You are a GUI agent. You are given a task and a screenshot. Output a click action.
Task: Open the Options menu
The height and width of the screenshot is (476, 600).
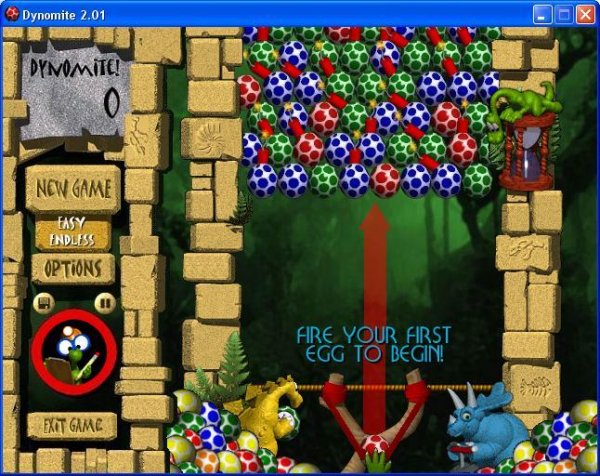point(72,269)
